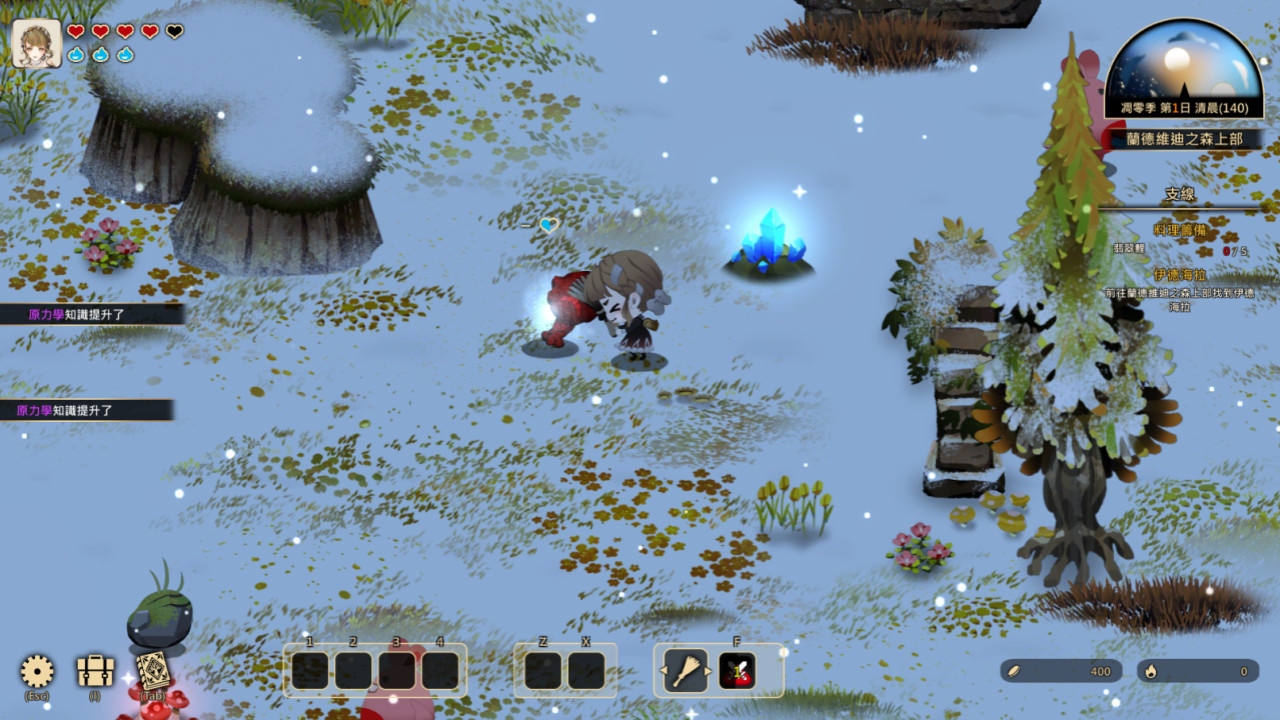Activate the red pouch item in the F slot
This screenshot has width=1280, height=720.
tap(739, 670)
